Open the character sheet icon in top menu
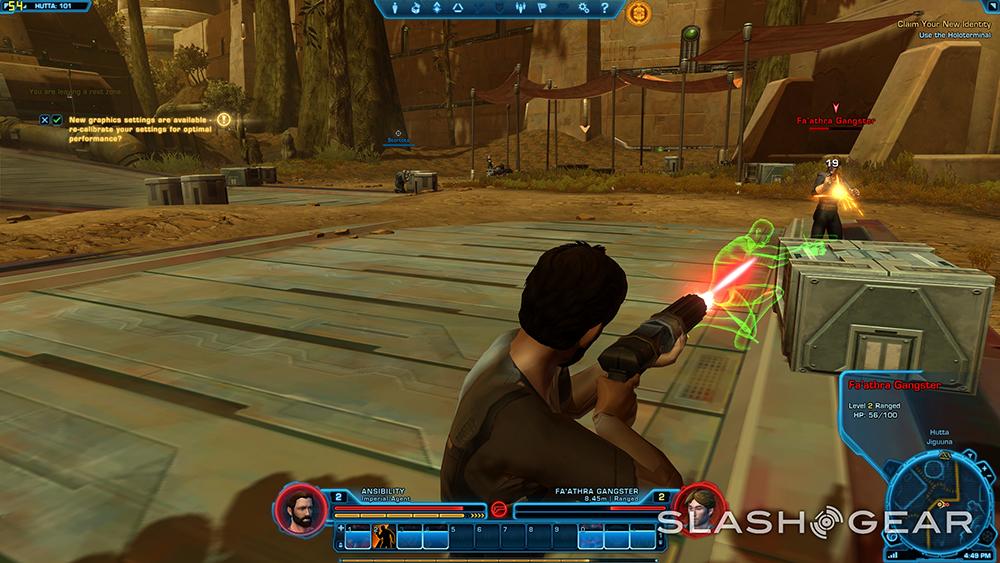This screenshot has width=1000, height=563. tap(396, 9)
